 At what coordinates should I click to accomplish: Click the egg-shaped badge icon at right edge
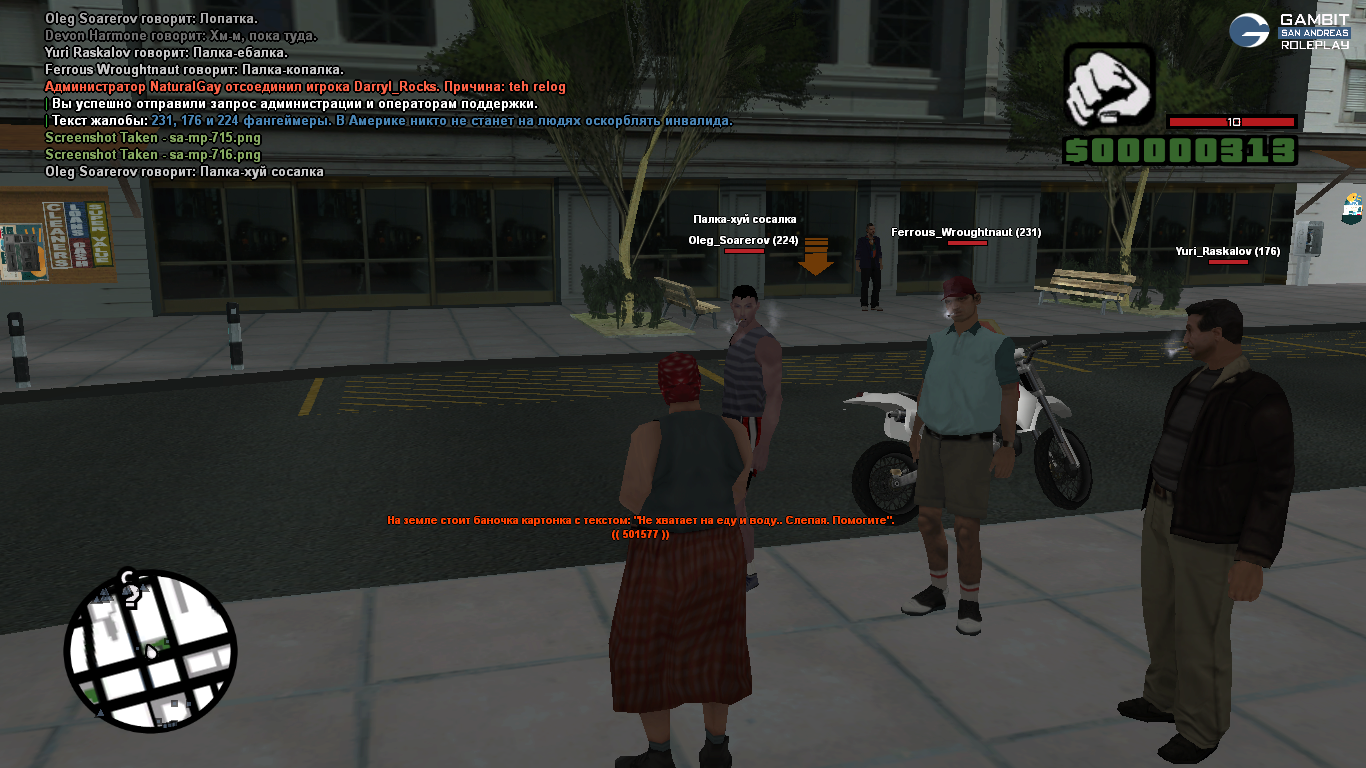tap(1353, 208)
